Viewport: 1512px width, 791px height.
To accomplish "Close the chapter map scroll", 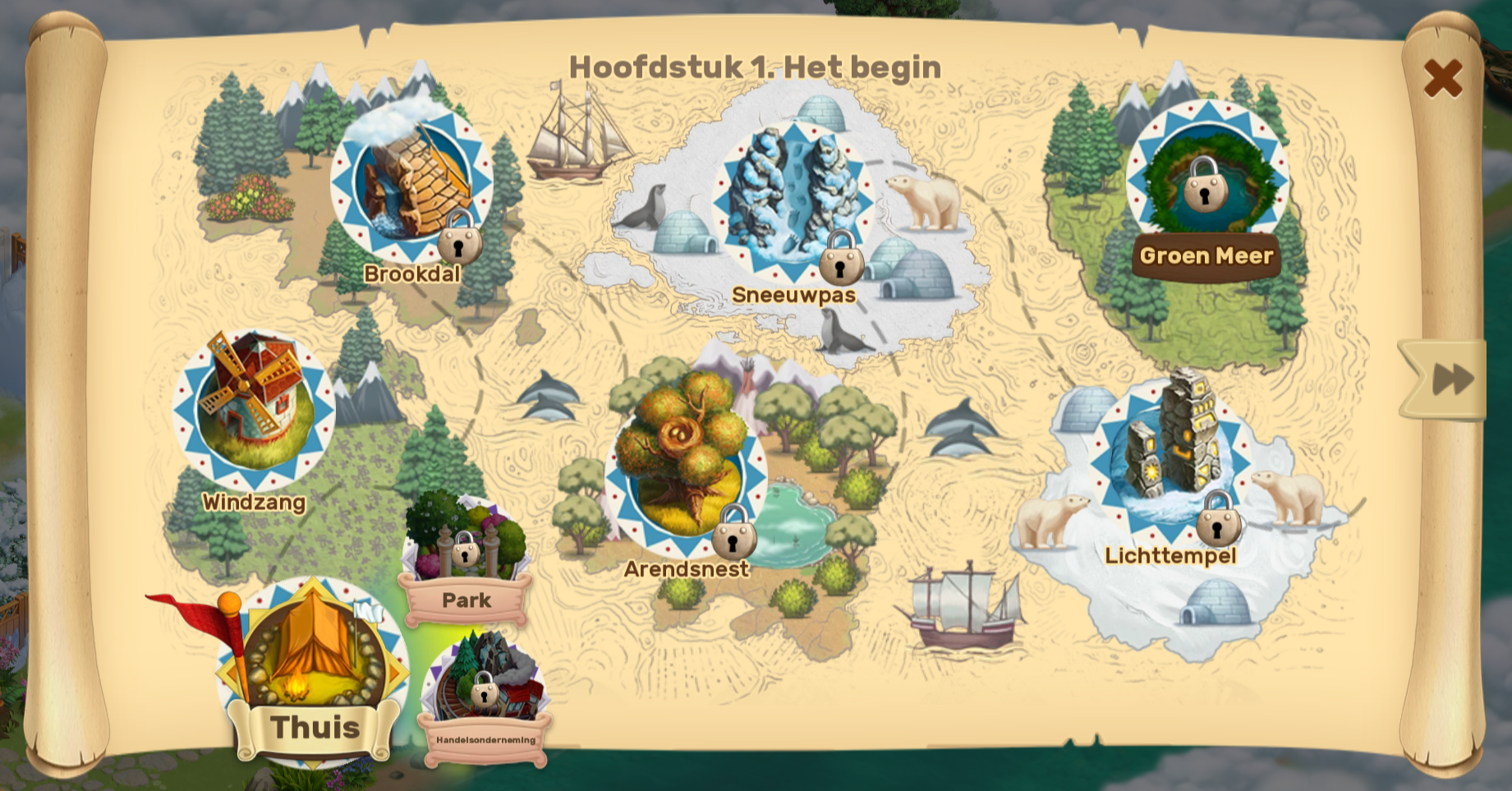I will pyautogui.click(x=1442, y=78).
